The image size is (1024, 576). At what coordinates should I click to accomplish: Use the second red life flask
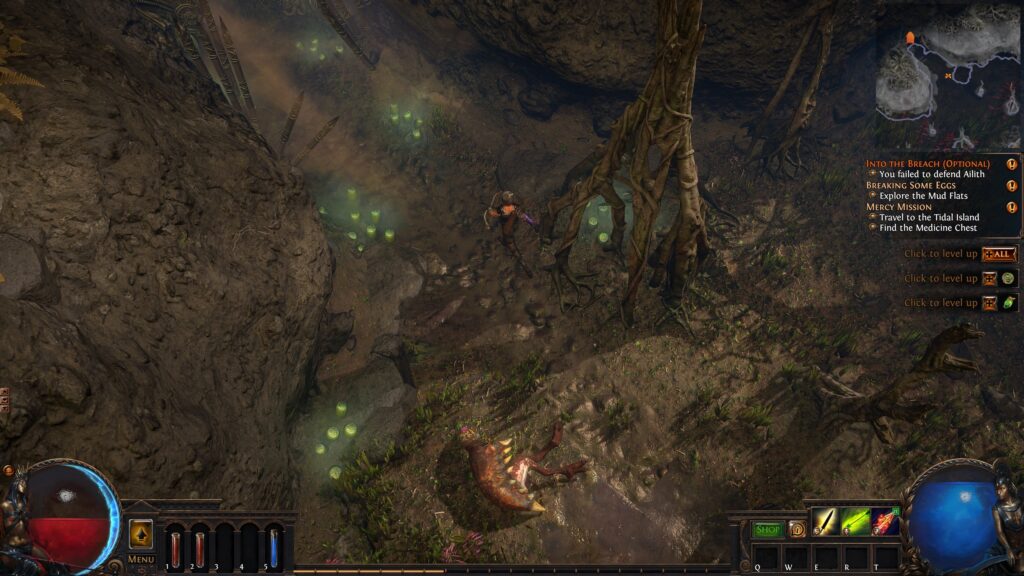[x=200, y=547]
